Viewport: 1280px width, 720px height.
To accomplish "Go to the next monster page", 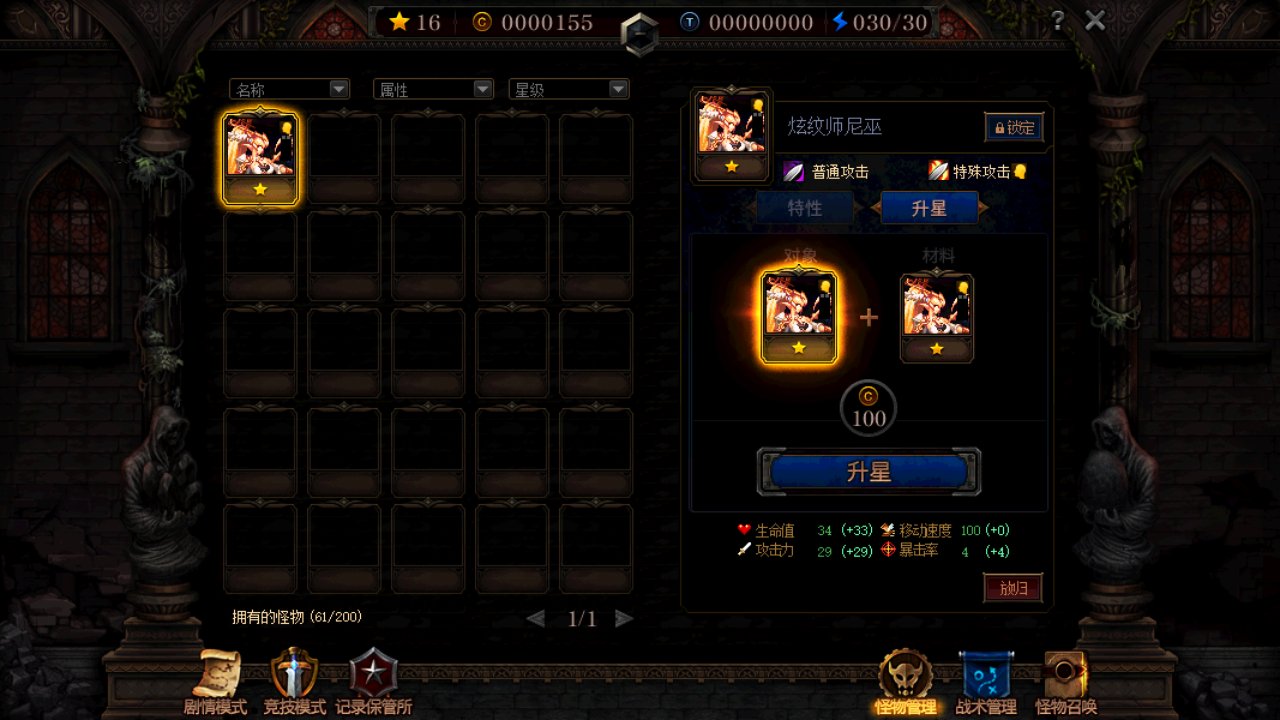I will [624, 619].
